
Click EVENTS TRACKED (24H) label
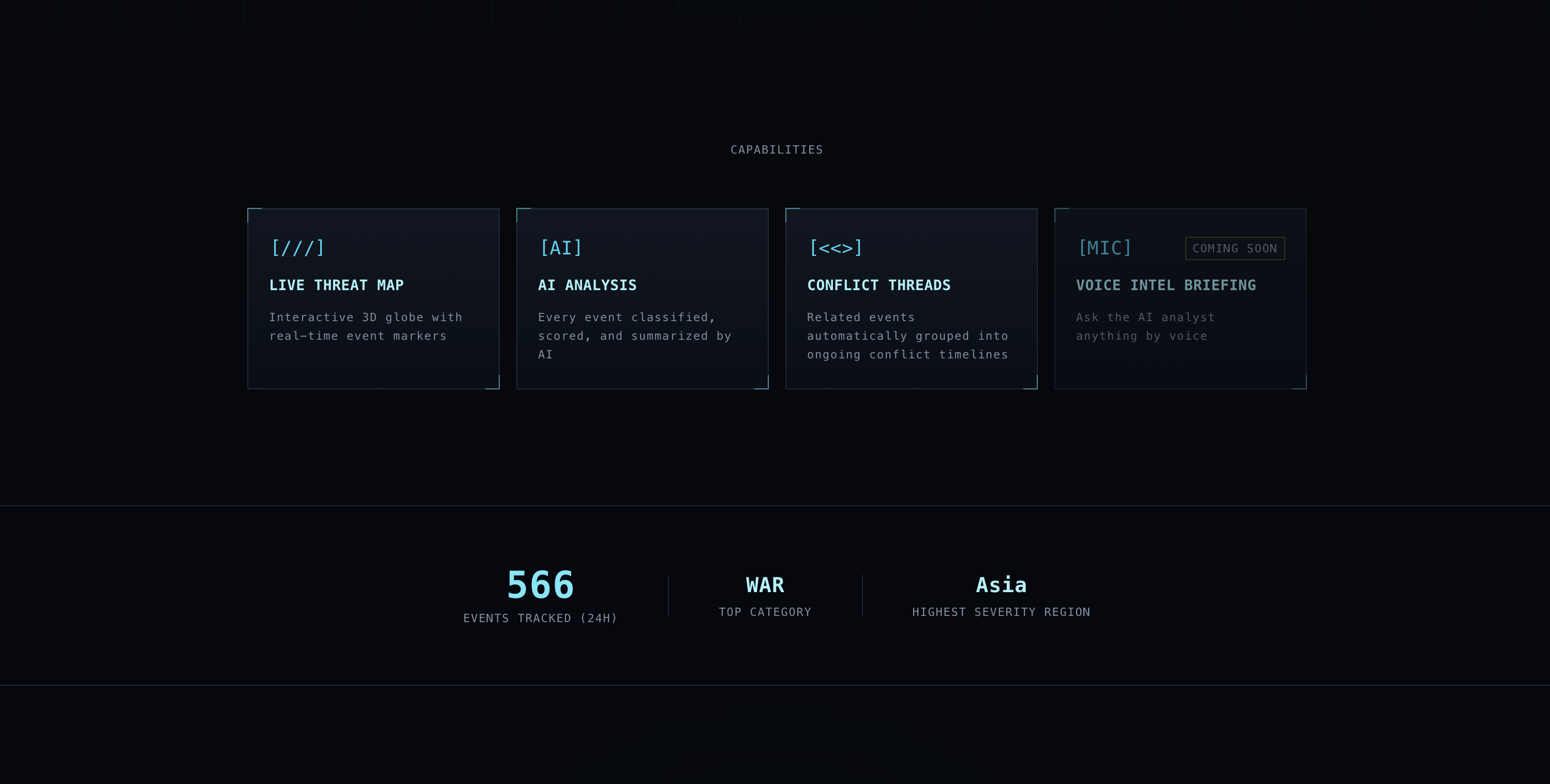tap(540, 617)
